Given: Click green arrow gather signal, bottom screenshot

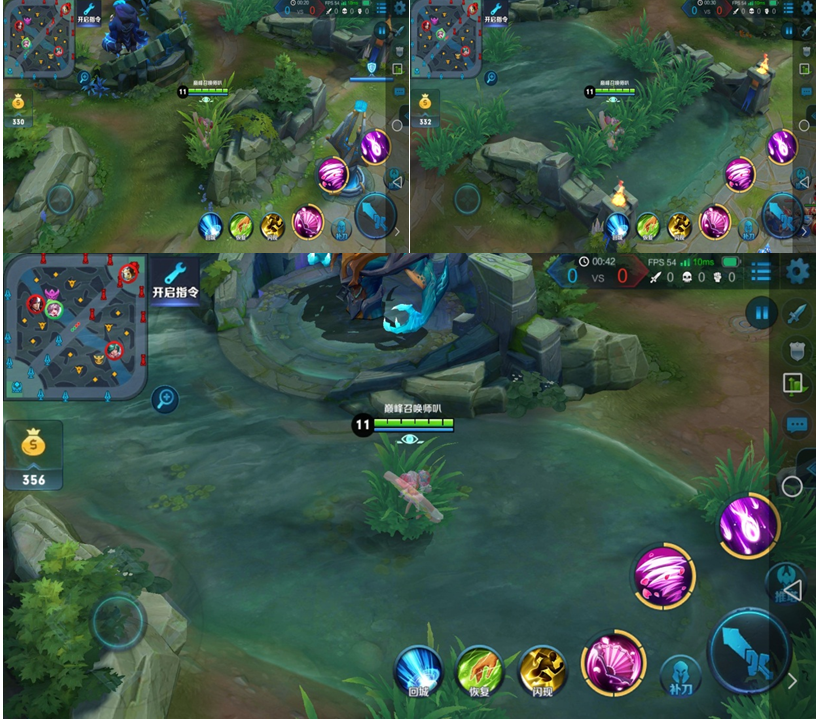Looking at the screenshot, I should pyautogui.click(x=796, y=384).
